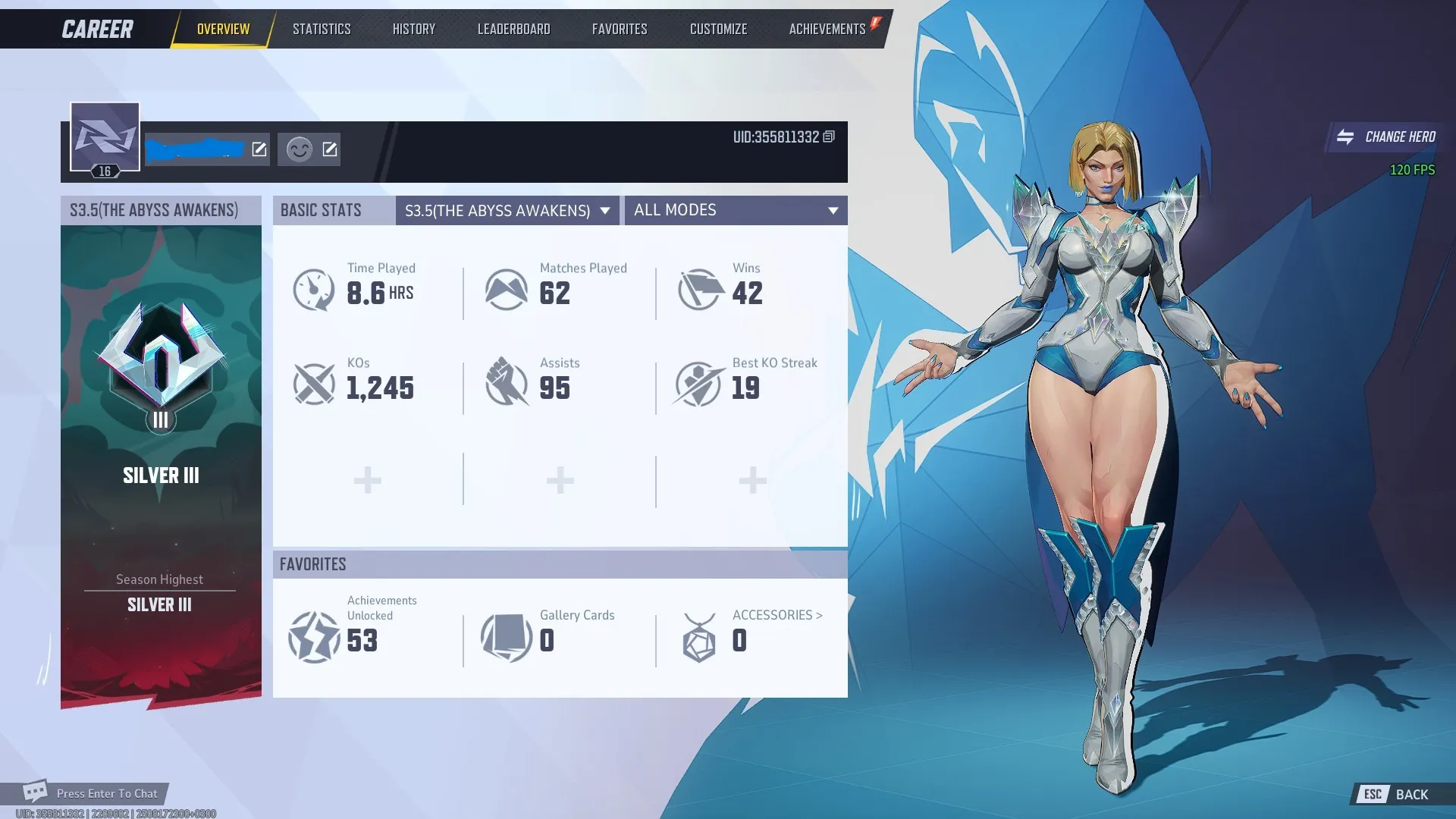Edit player name with the pencil icon
The width and height of the screenshot is (1456, 819).
point(259,149)
